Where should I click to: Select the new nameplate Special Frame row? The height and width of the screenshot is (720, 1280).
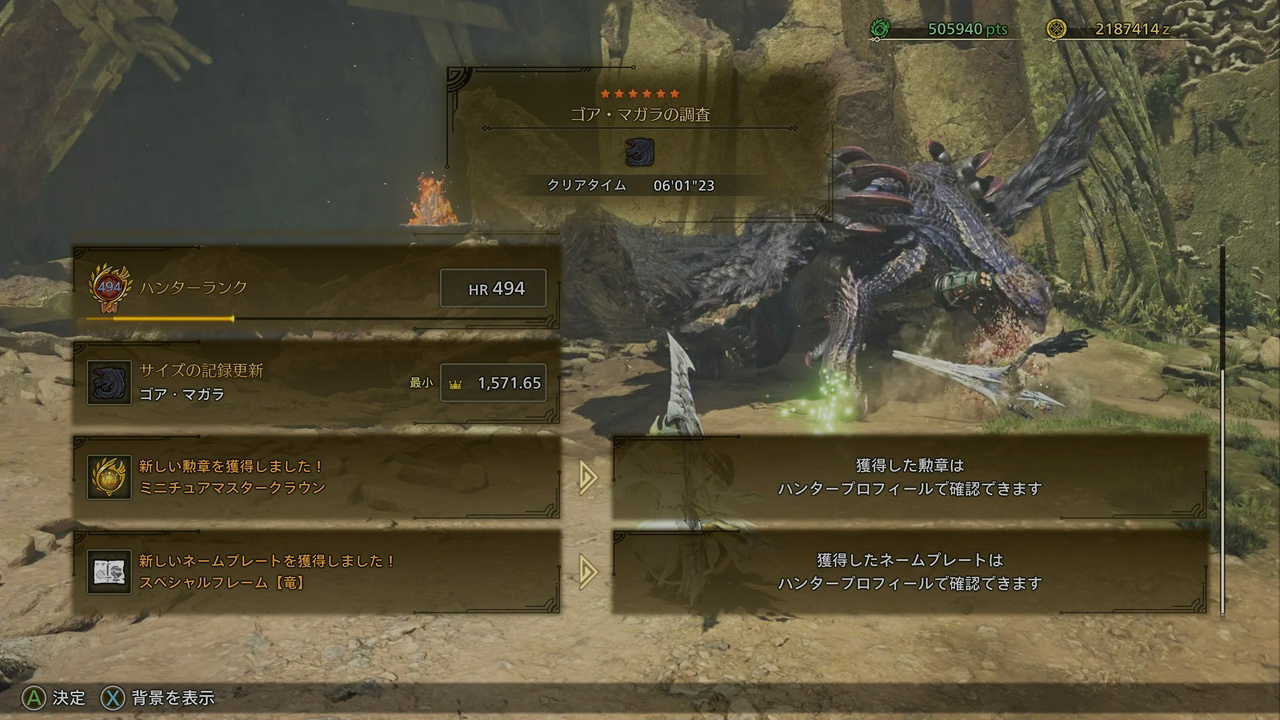coord(316,571)
